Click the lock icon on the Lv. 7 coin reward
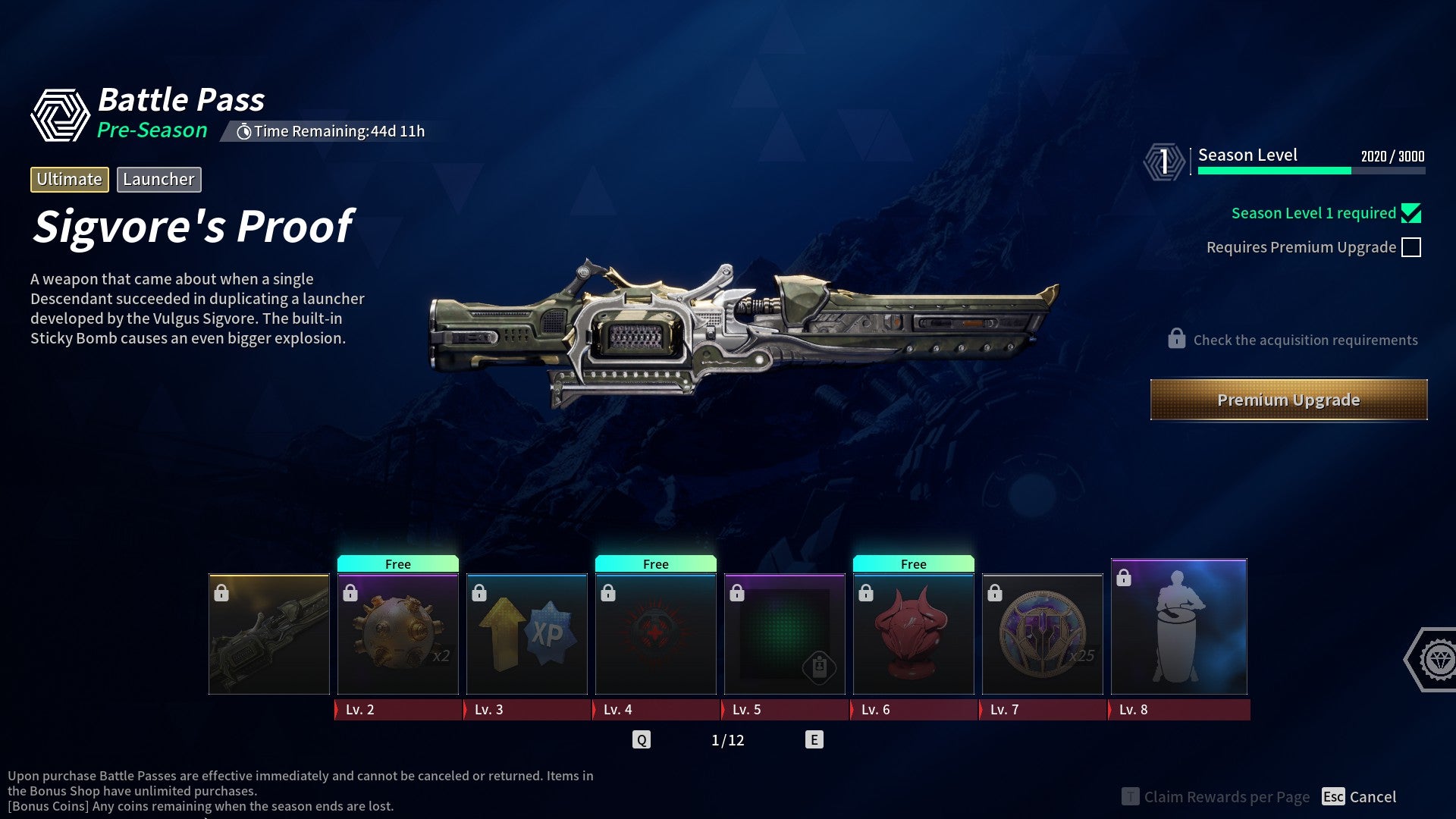This screenshot has height=819, width=1456. 995,592
